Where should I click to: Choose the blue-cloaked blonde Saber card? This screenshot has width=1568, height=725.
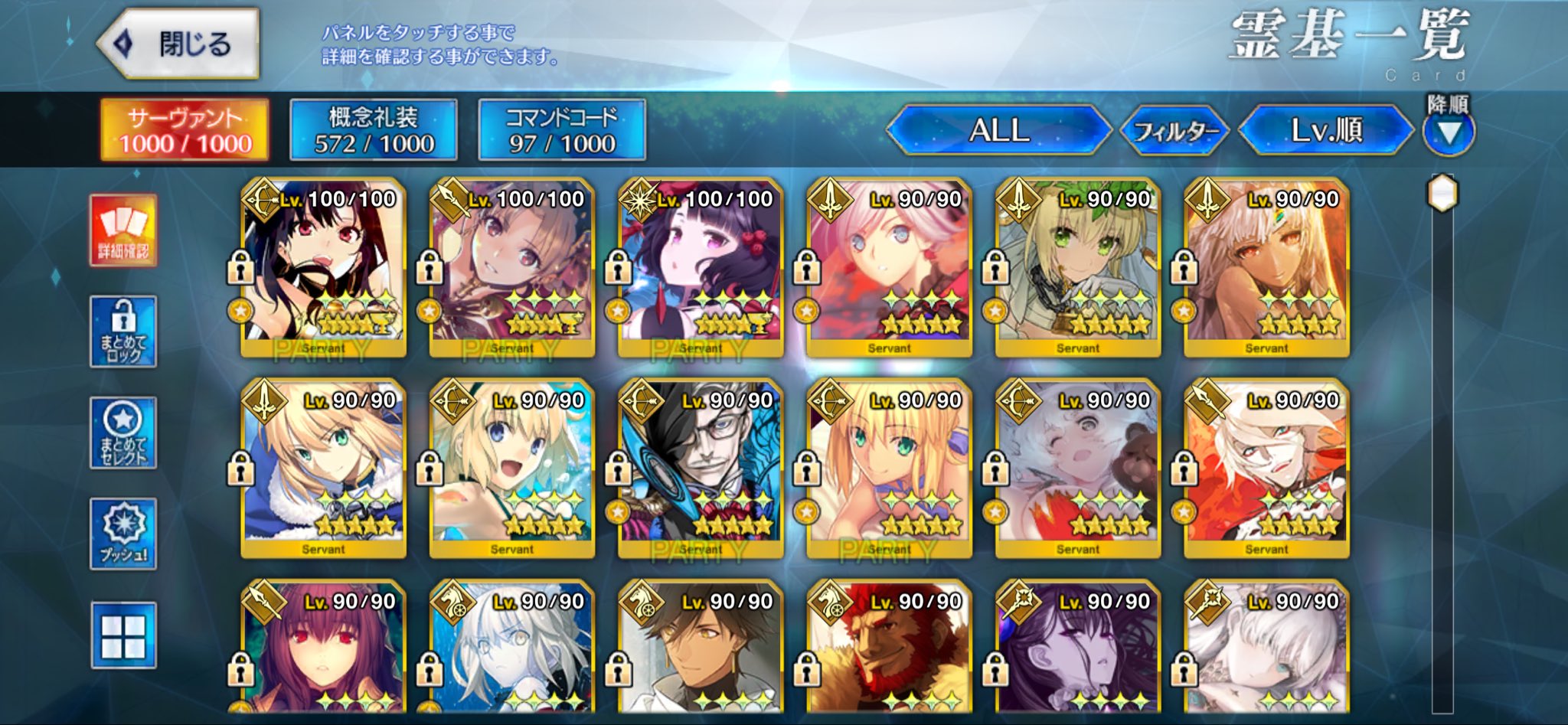click(x=323, y=467)
